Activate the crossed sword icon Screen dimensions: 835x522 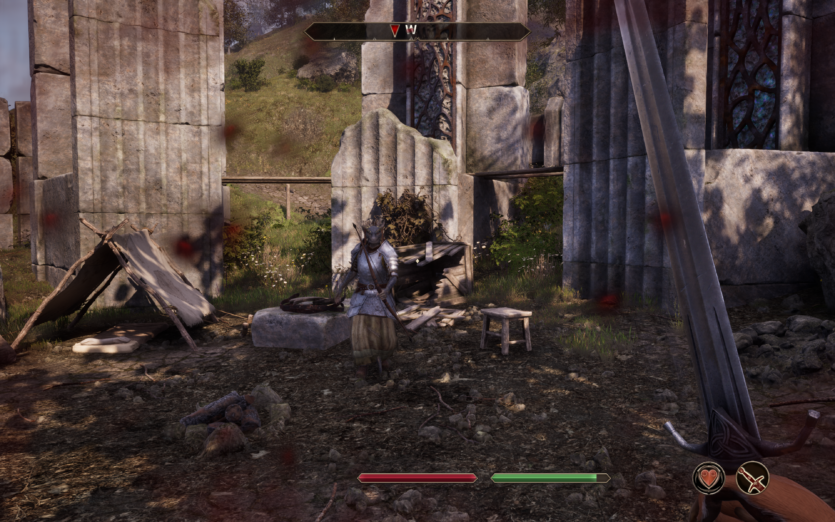[x=752, y=478]
